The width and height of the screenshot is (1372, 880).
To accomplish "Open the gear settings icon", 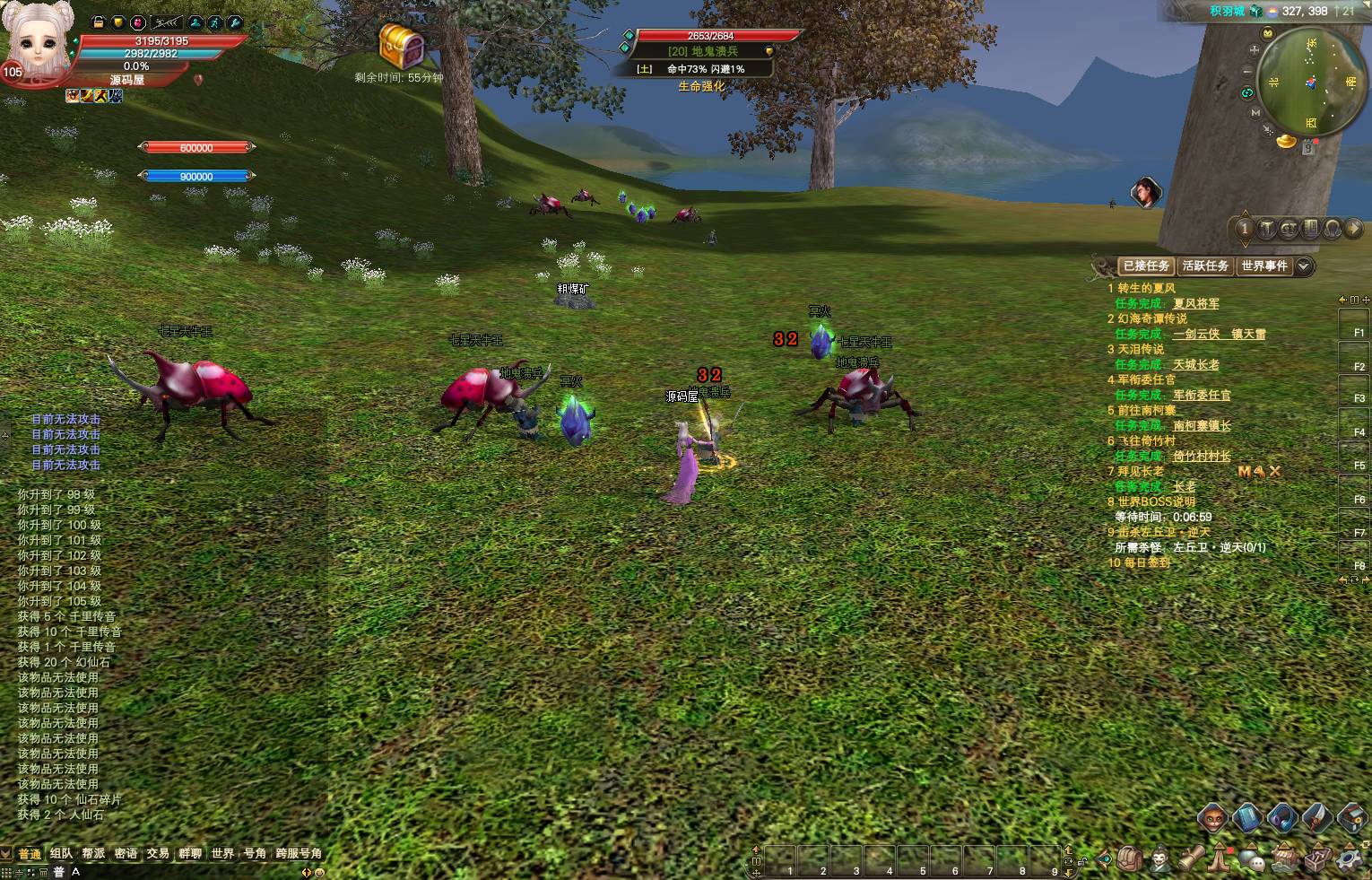I will (x=1348, y=859).
